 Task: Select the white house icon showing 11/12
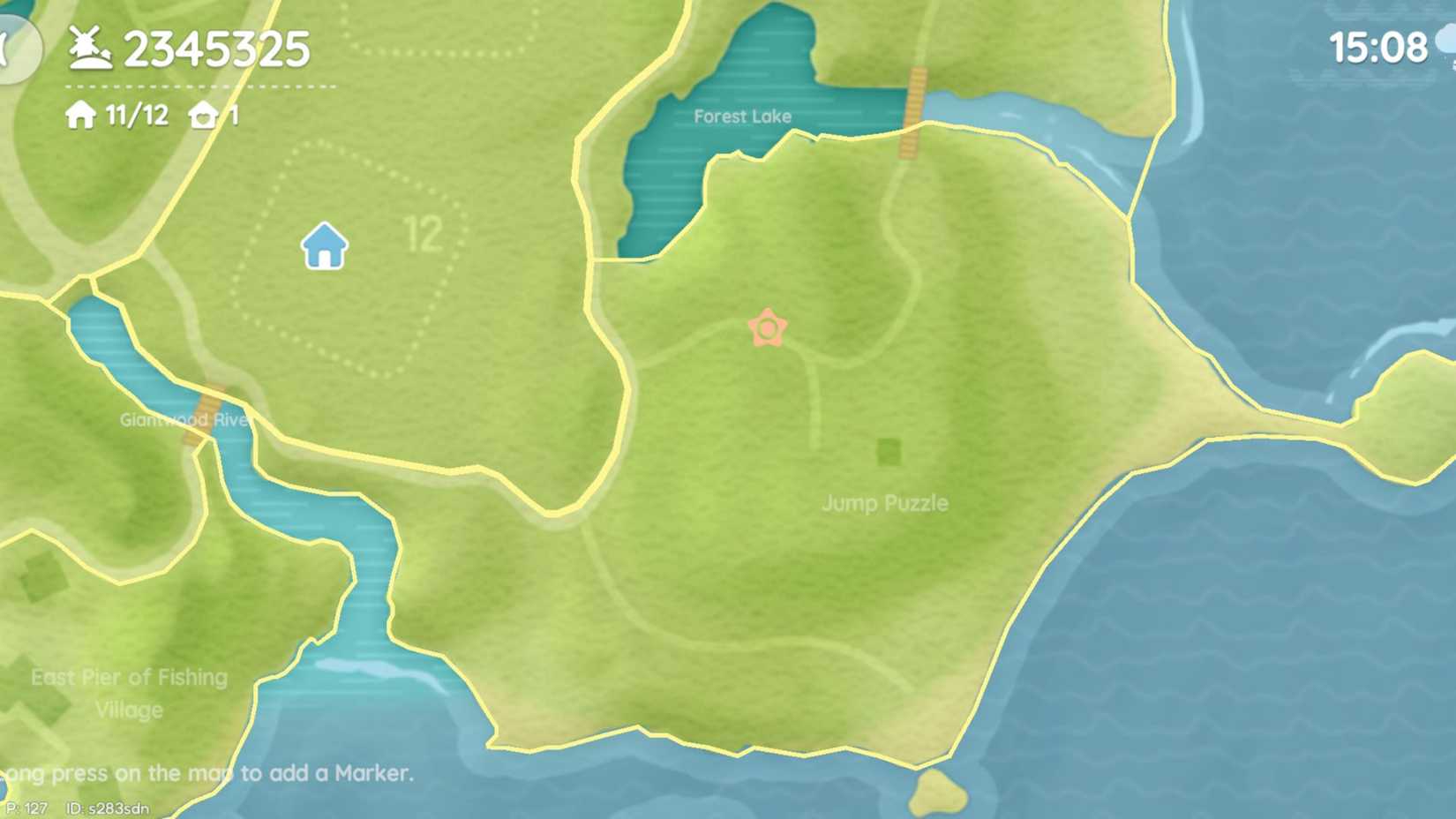(x=80, y=115)
